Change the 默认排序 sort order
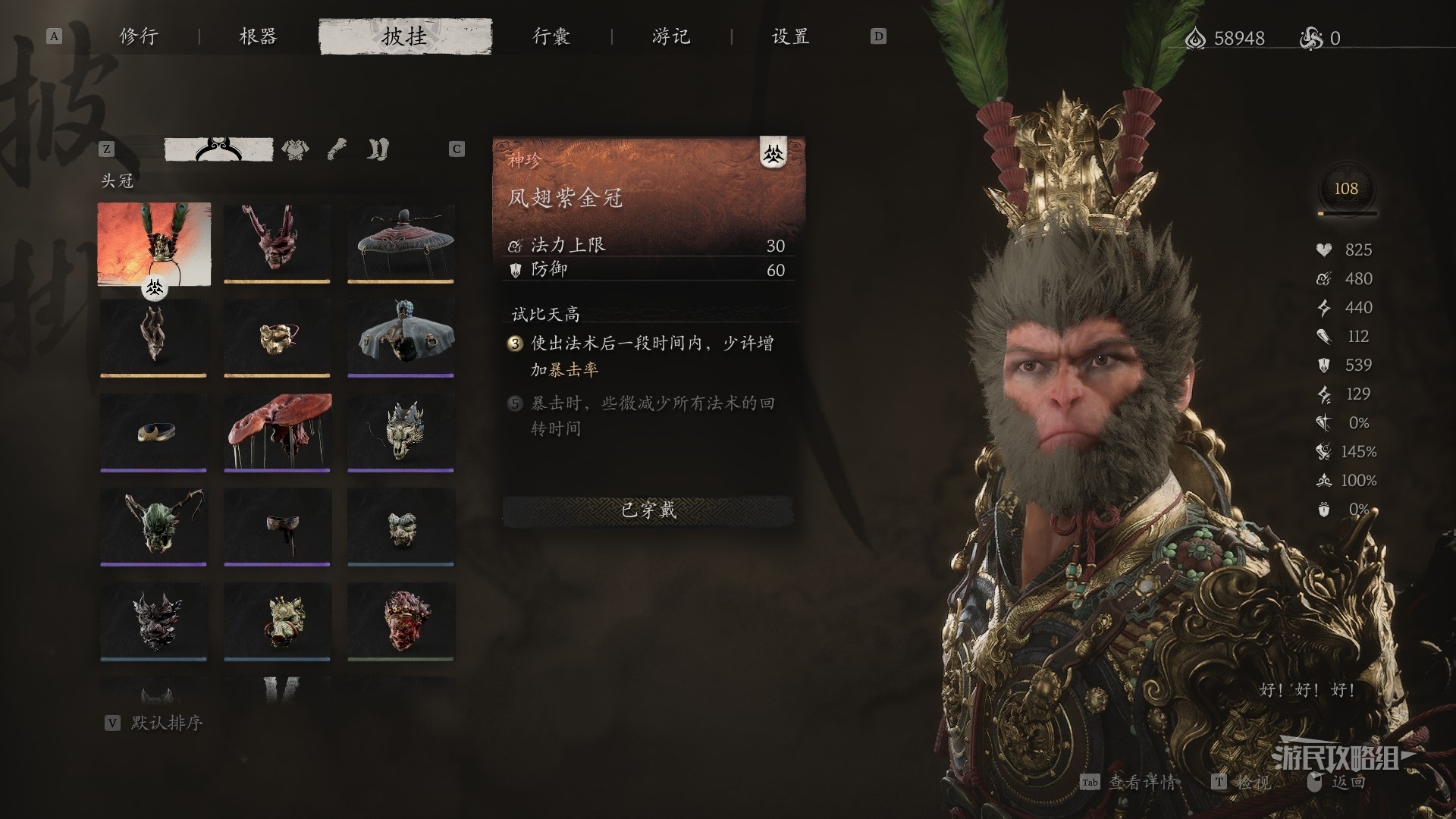1456x819 pixels. tap(166, 723)
